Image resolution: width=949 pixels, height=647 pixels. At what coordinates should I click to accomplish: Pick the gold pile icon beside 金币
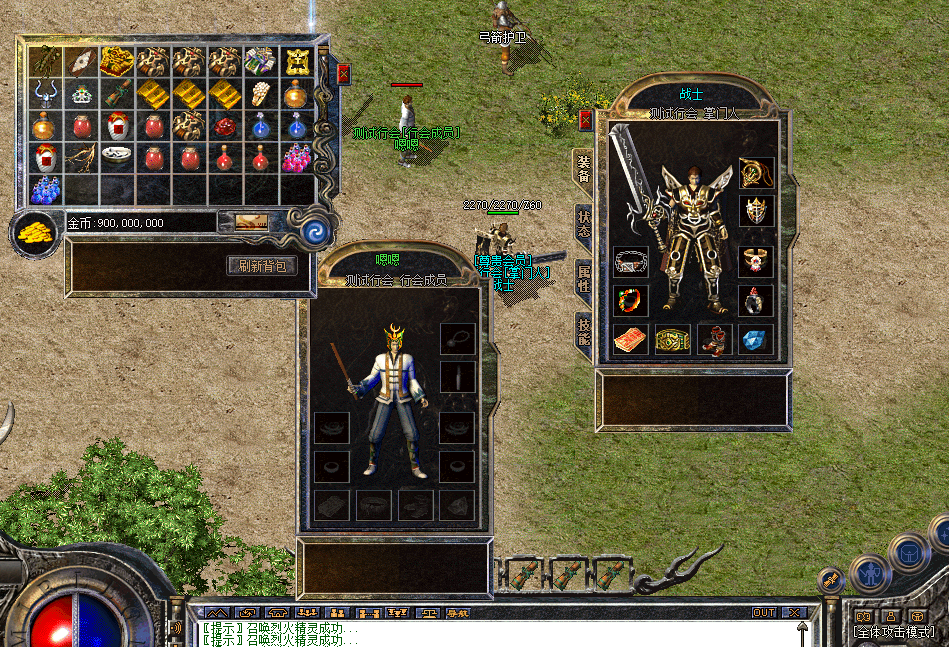click(x=36, y=233)
